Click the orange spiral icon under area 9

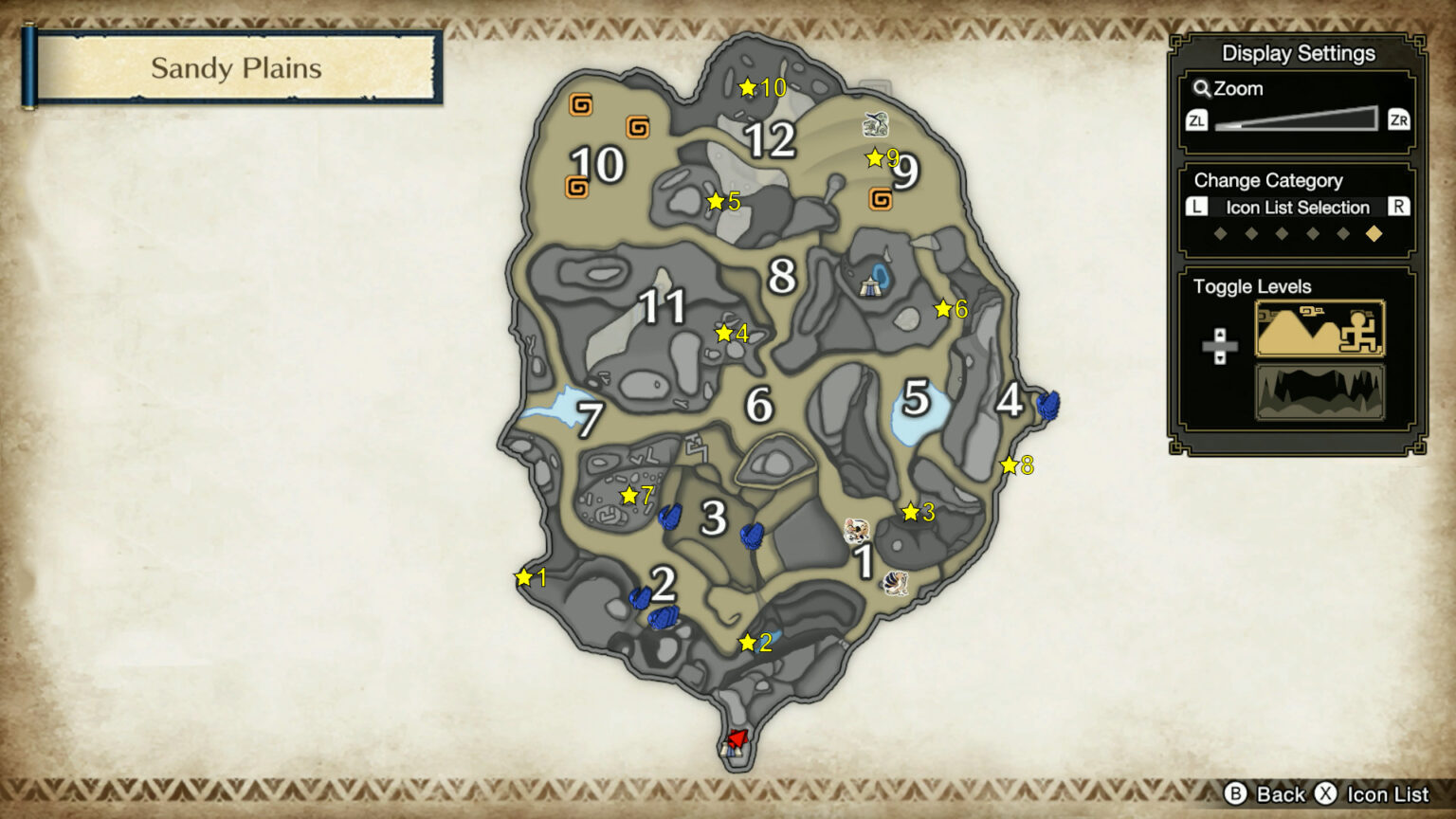(x=882, y=200)
